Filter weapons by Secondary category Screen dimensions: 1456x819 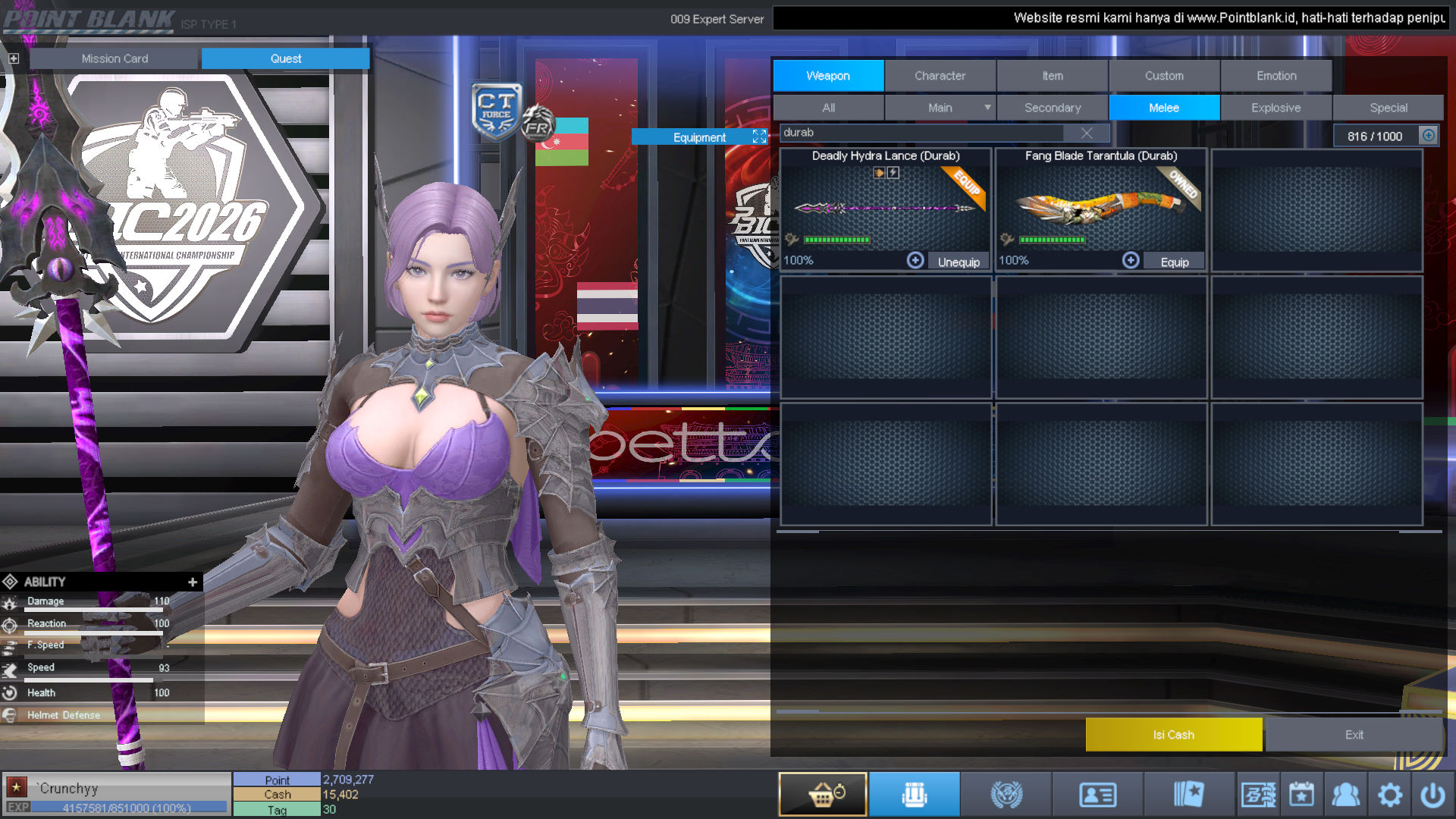(x=1053, y=108)
